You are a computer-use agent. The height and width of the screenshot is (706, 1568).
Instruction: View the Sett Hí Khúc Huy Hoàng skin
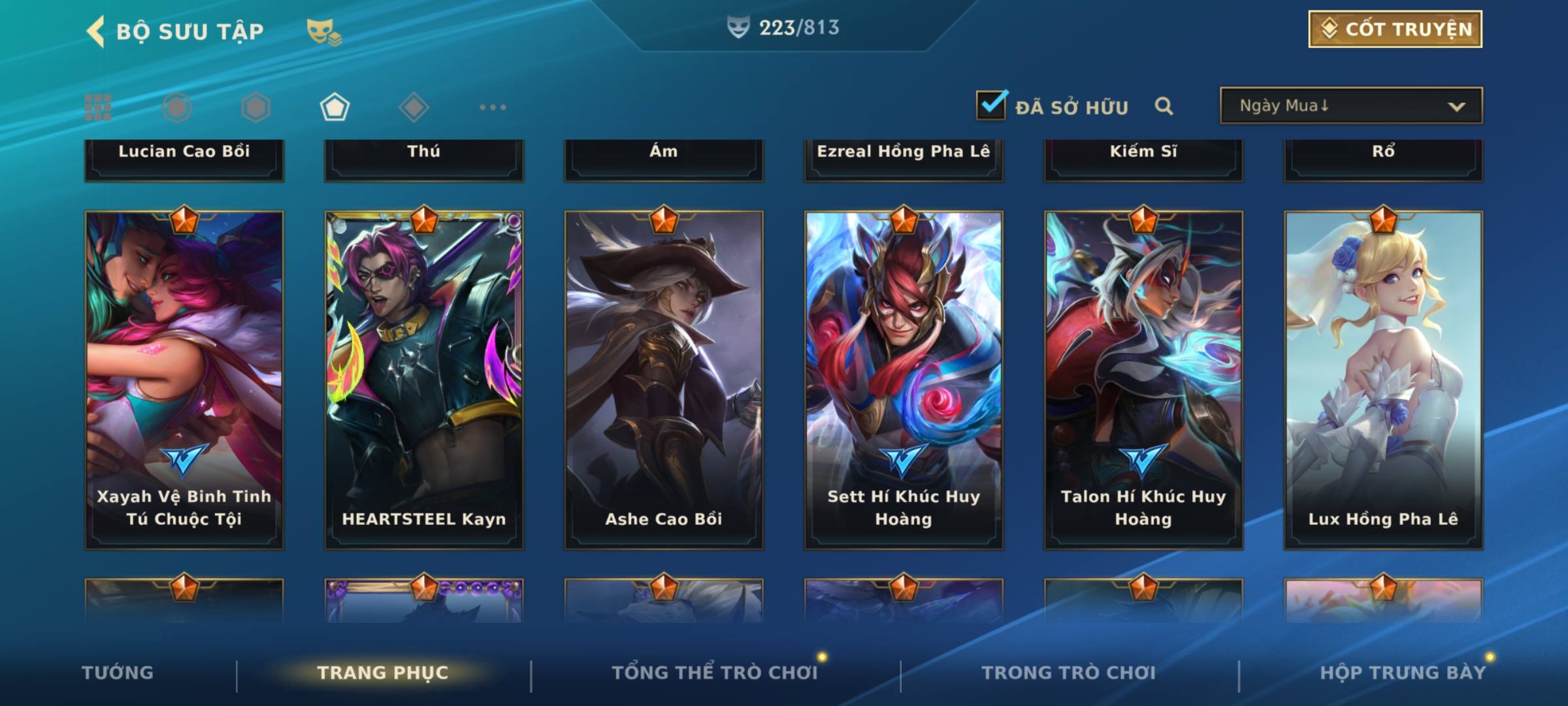(x=904, y=379)
